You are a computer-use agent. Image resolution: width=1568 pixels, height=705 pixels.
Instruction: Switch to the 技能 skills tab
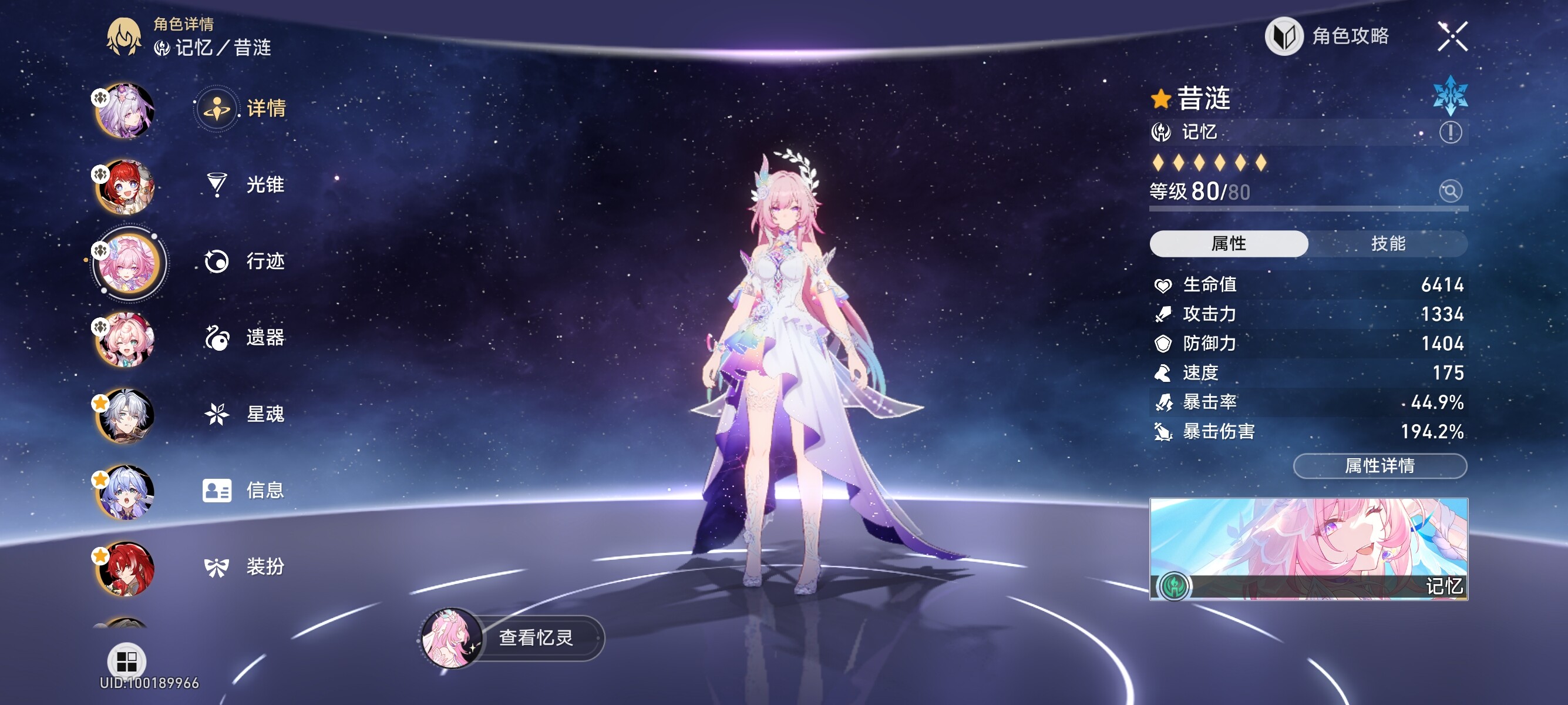1388,244
